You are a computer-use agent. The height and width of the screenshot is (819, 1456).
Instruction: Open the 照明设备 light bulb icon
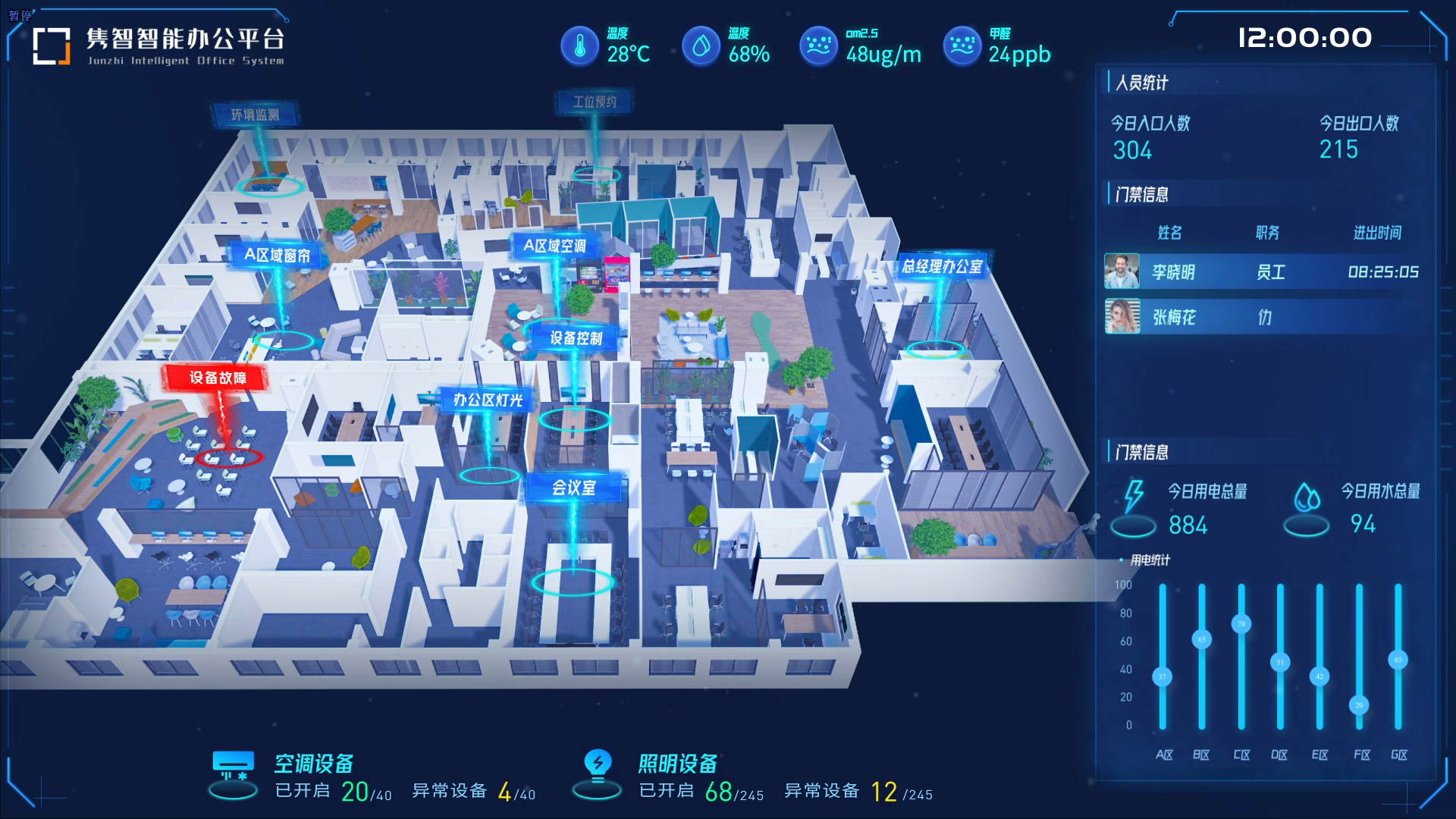[x=598, y=766]
